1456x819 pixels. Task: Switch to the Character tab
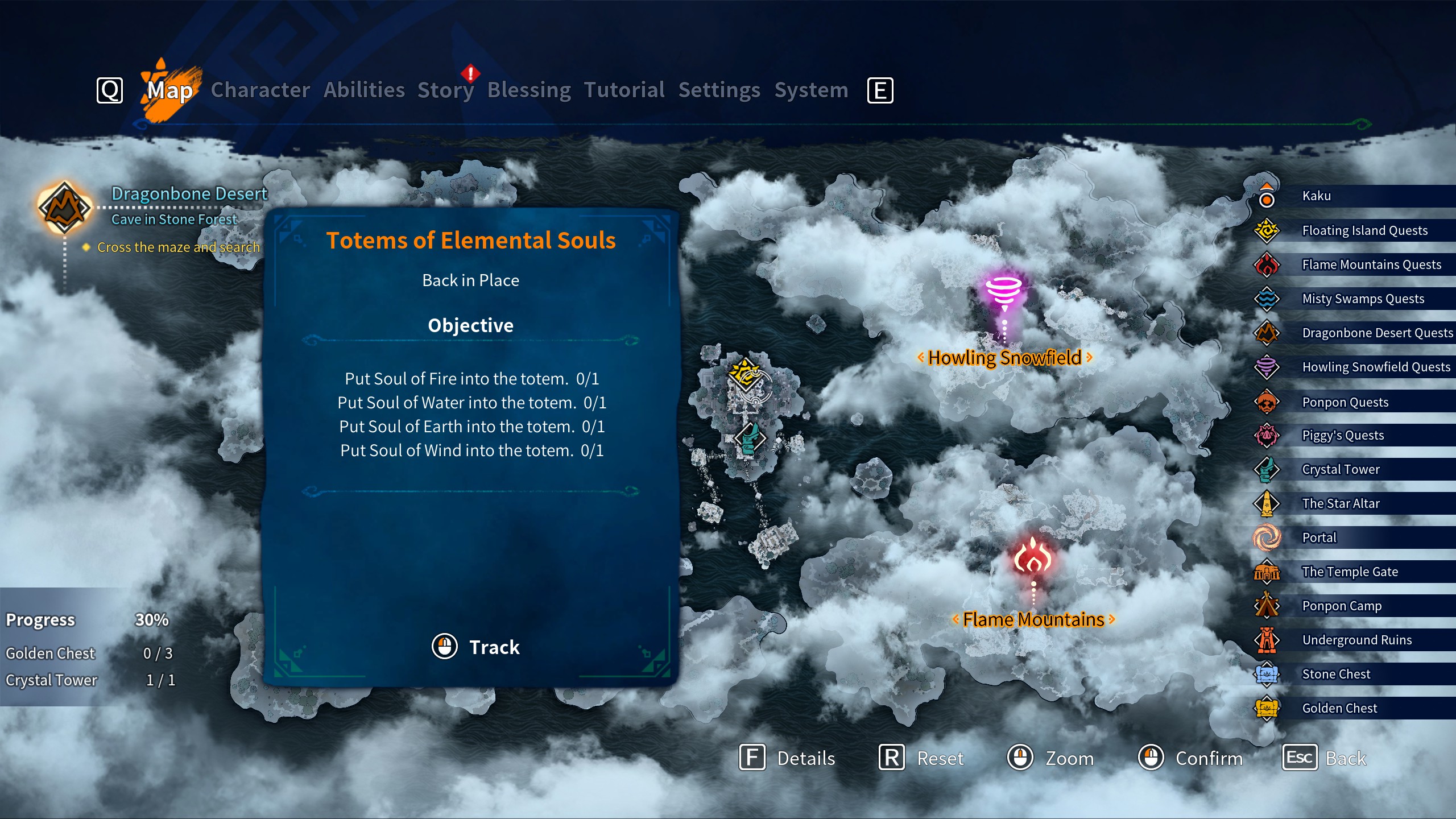[x=260, y=90]
